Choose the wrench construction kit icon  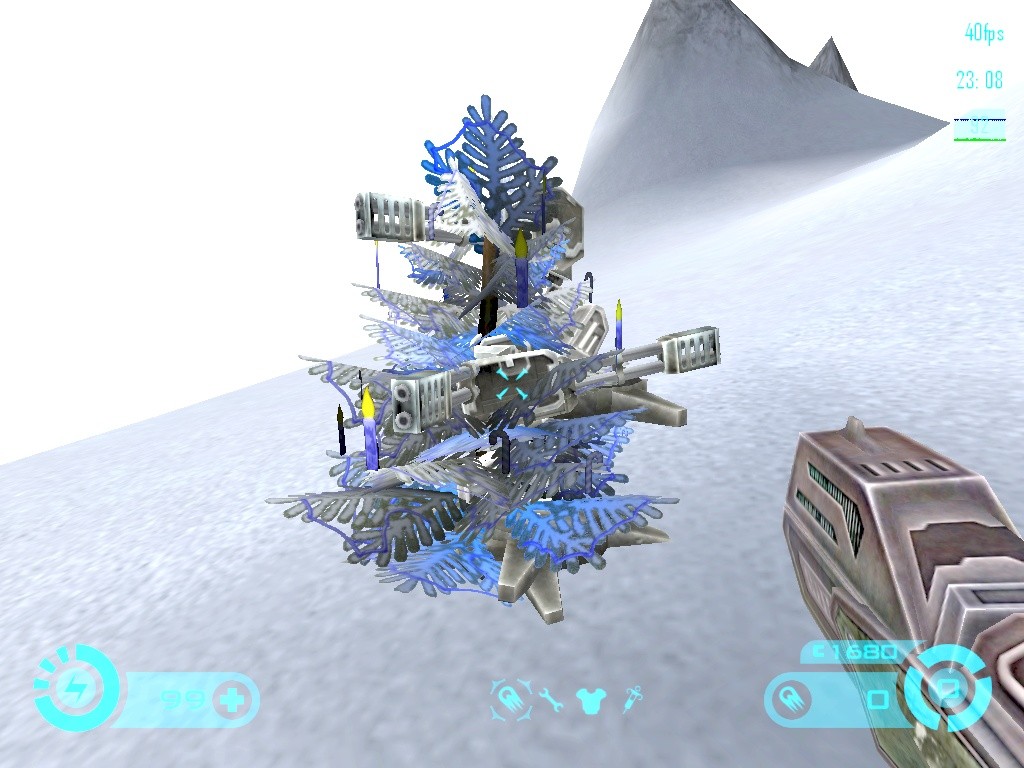(549, 699)
